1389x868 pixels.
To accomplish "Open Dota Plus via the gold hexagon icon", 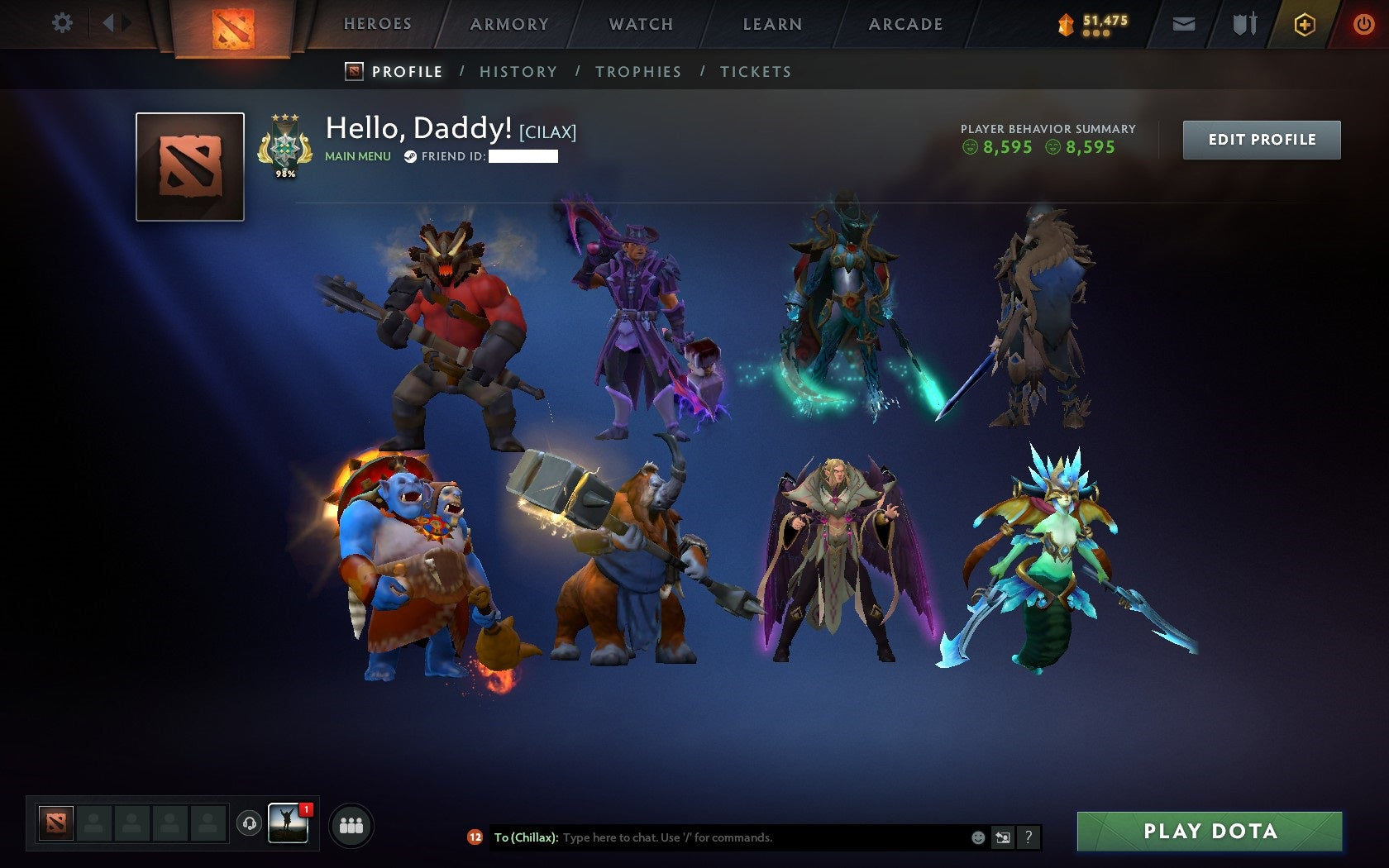I will point(1305,24).
